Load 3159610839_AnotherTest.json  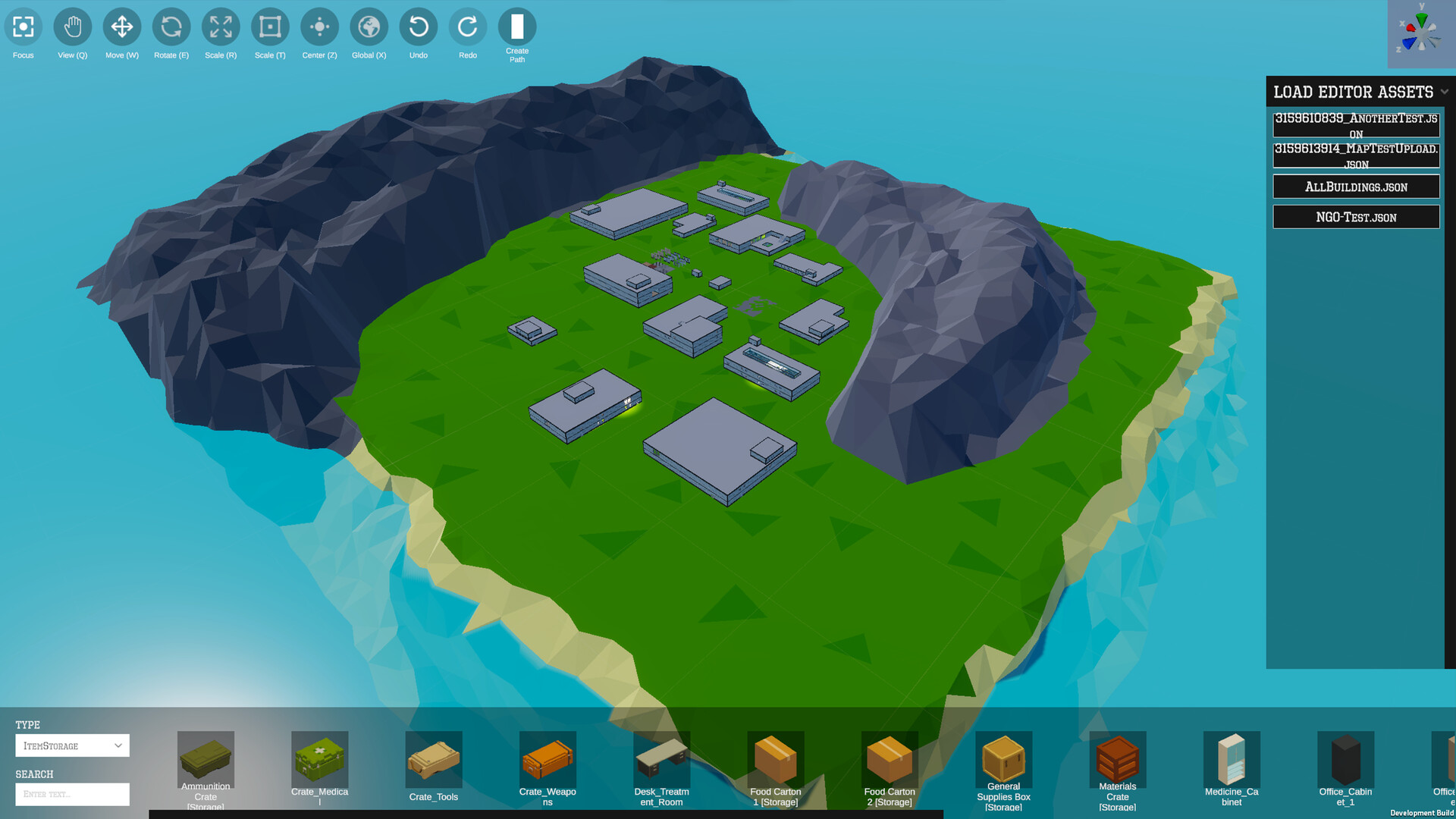[1356, 124]
